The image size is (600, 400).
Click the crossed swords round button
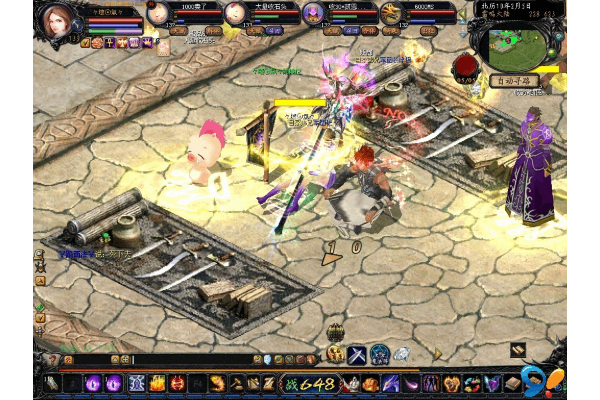click(357, 354)
